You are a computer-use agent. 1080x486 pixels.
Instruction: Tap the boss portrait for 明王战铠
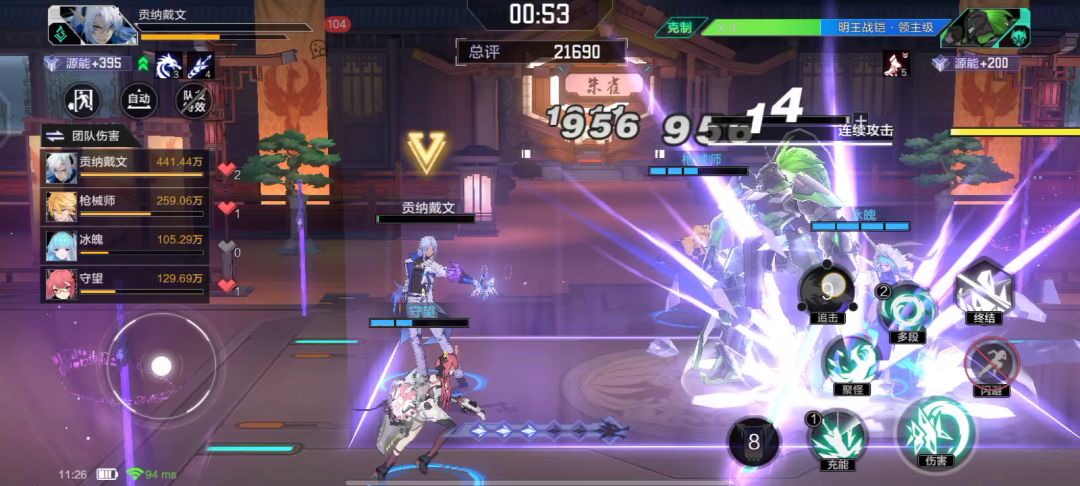point(998,28)
